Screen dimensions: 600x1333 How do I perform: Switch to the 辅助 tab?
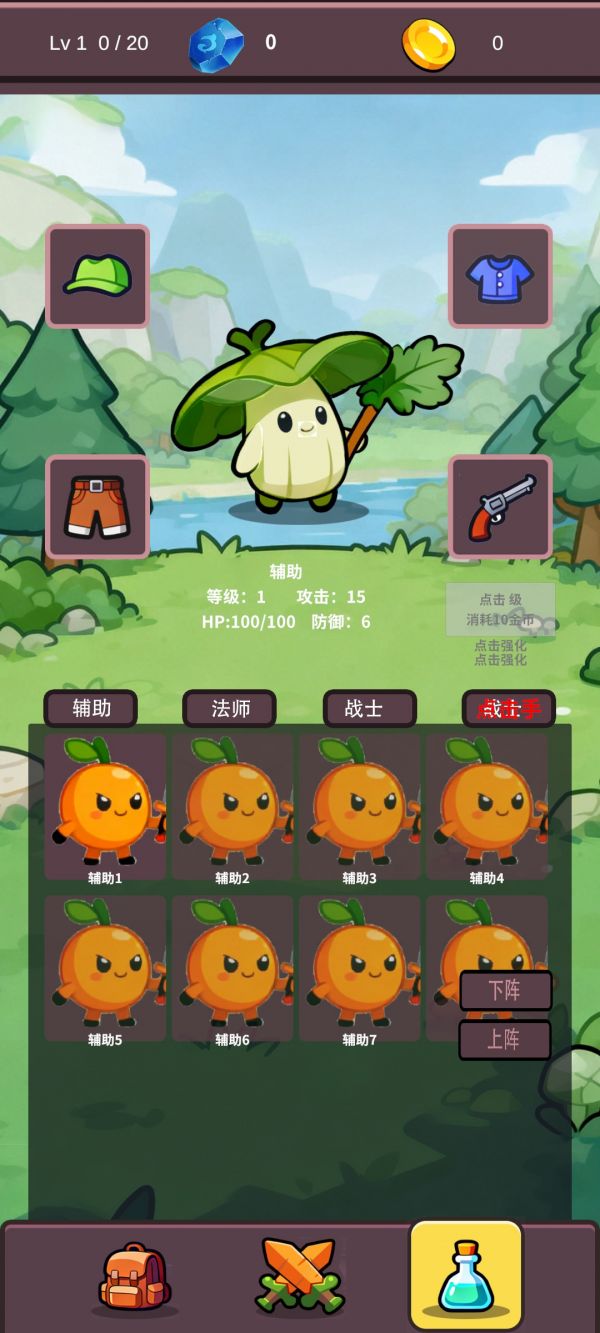pos(91,708)
